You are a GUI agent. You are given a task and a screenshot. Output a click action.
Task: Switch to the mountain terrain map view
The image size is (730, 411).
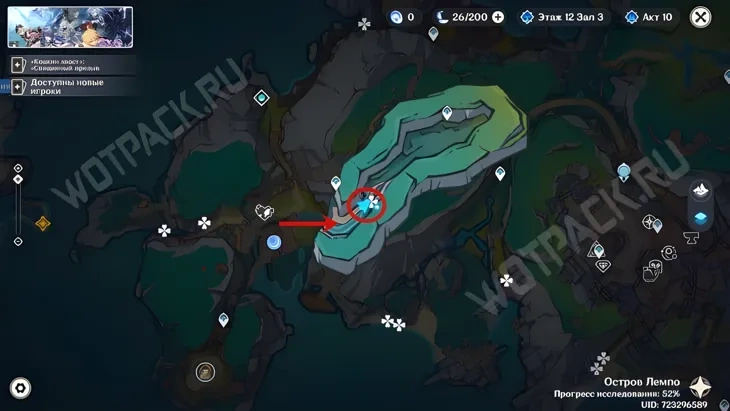(x=701, y=188)
